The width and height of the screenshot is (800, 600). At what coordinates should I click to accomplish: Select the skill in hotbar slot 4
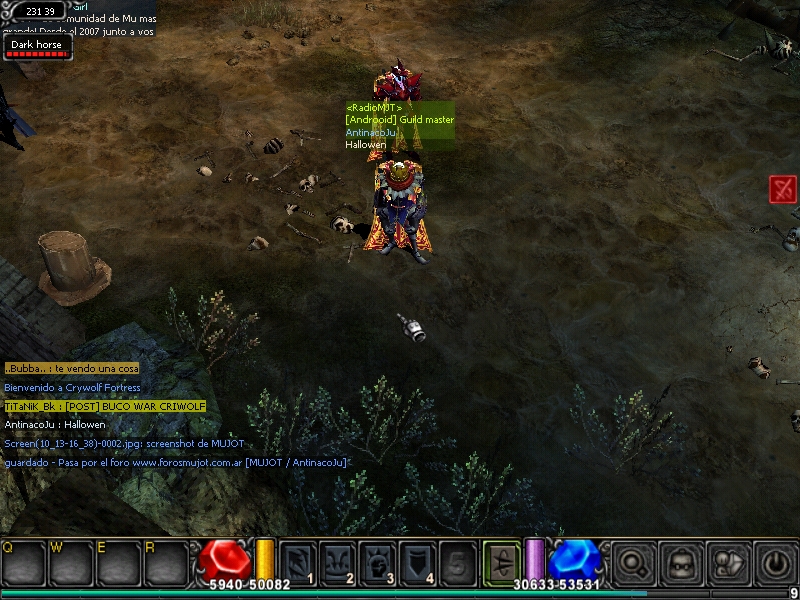click(418, 563)
